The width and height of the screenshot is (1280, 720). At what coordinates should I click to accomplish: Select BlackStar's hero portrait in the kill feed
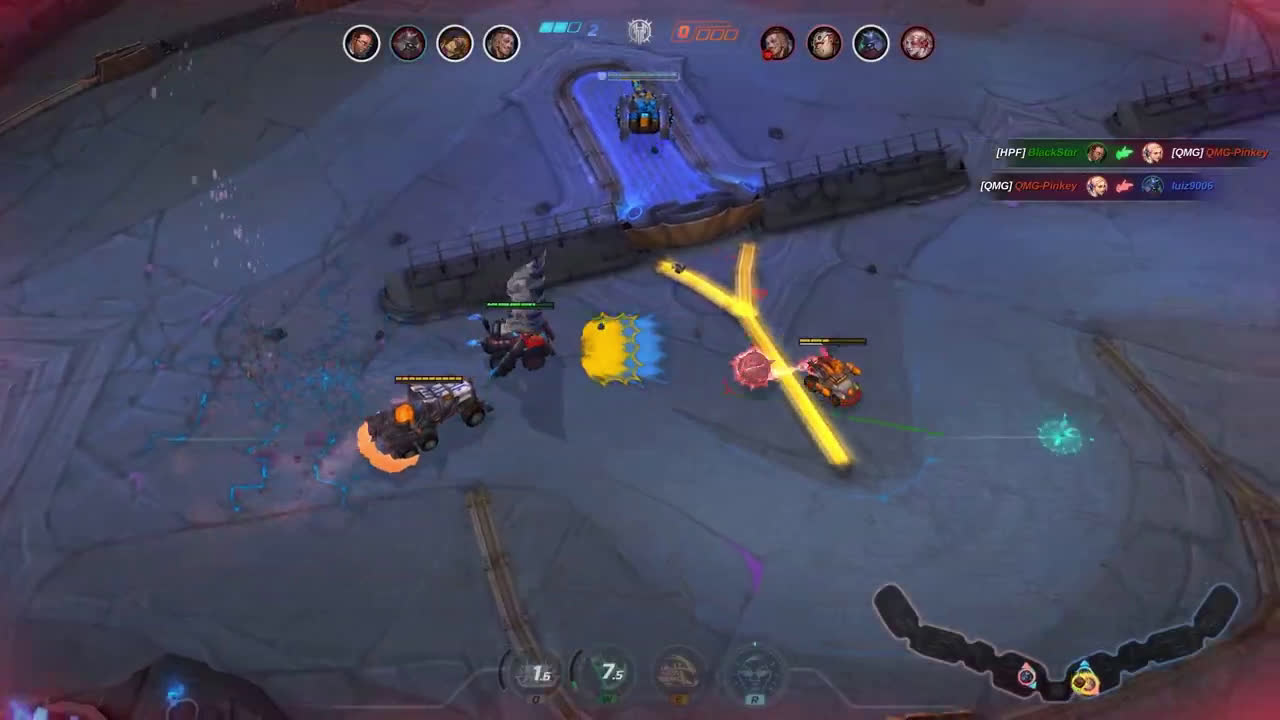click(x=1097, y=153)
